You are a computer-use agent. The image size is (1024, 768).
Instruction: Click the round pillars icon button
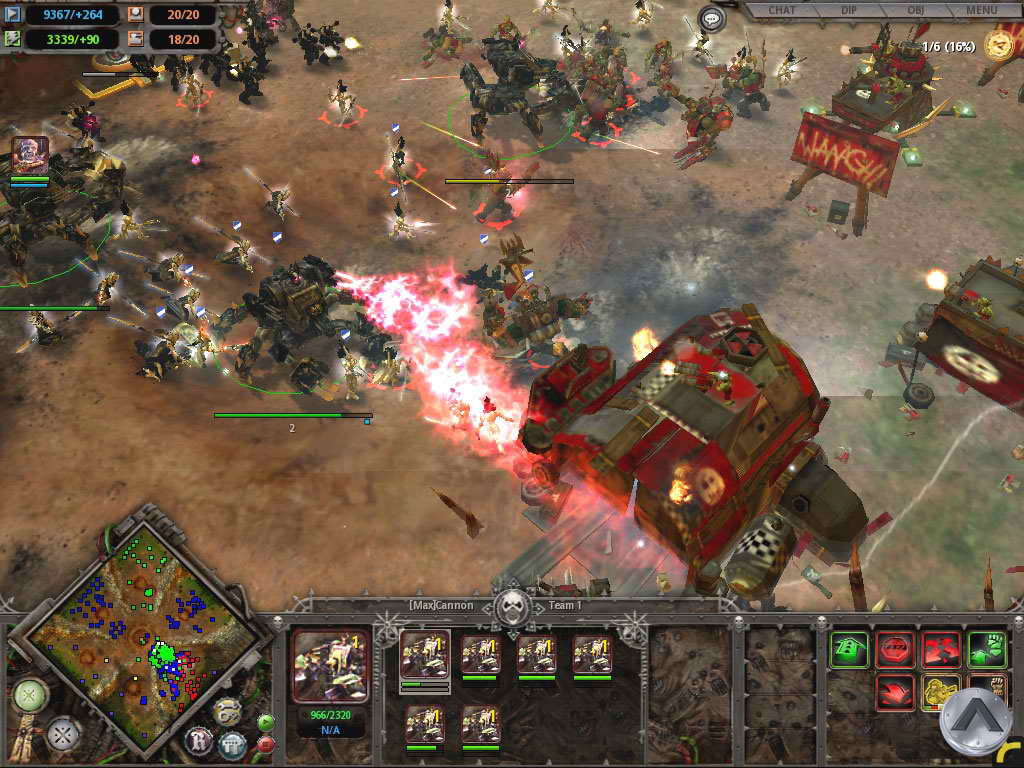(232, 744)
